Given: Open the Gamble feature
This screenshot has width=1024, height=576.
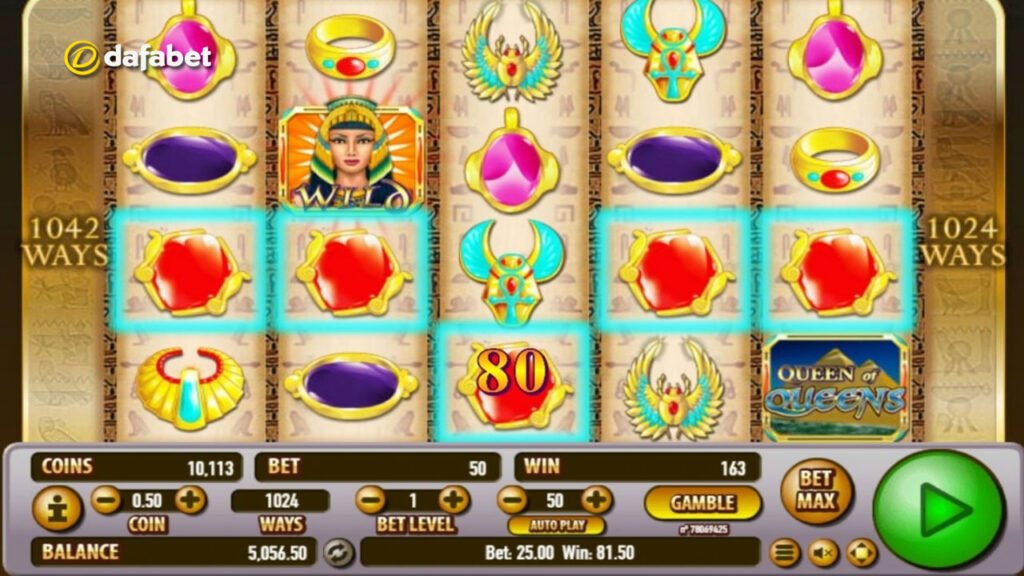Looking at the screenshot, I should coord(702,502).
